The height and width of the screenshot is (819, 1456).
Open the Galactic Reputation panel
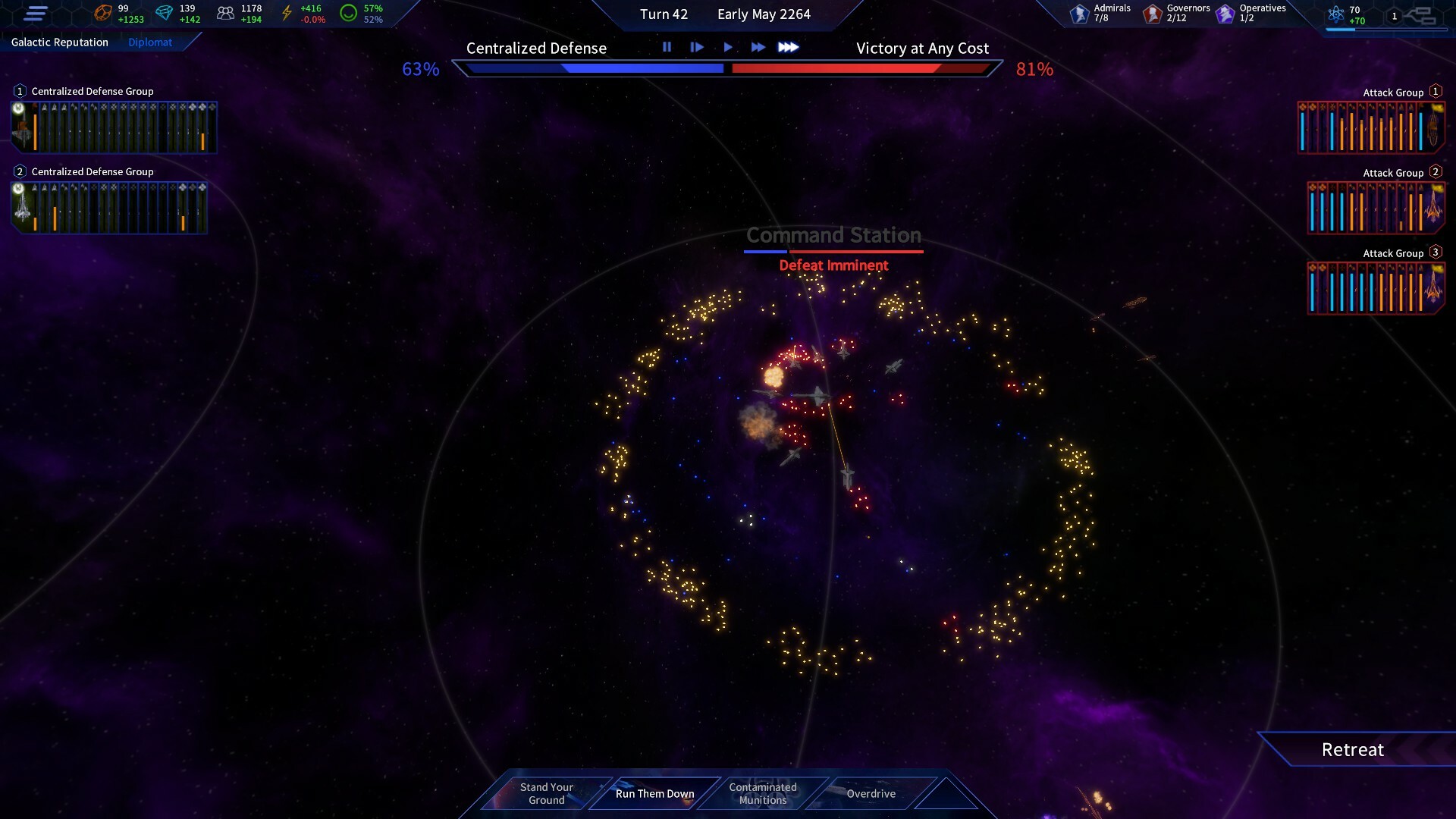tap(60, 42)
